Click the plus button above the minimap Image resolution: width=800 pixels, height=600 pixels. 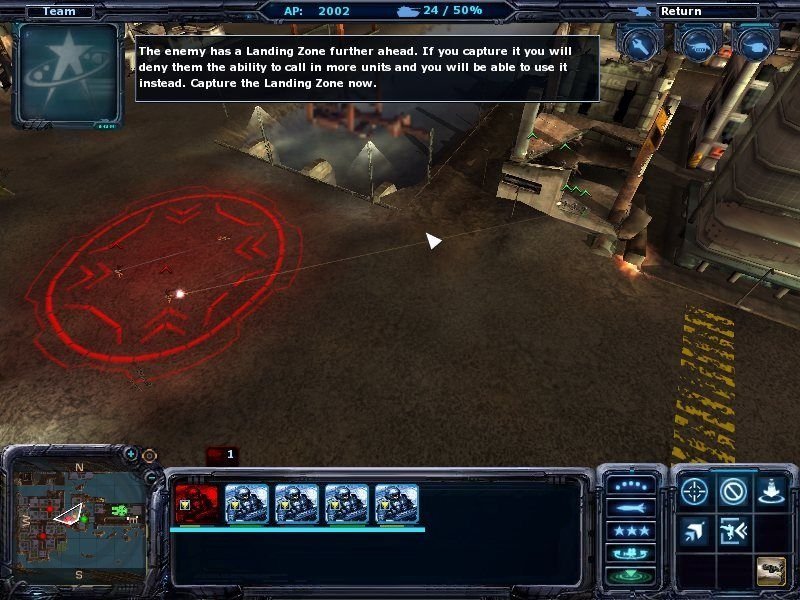click(131, 454)
